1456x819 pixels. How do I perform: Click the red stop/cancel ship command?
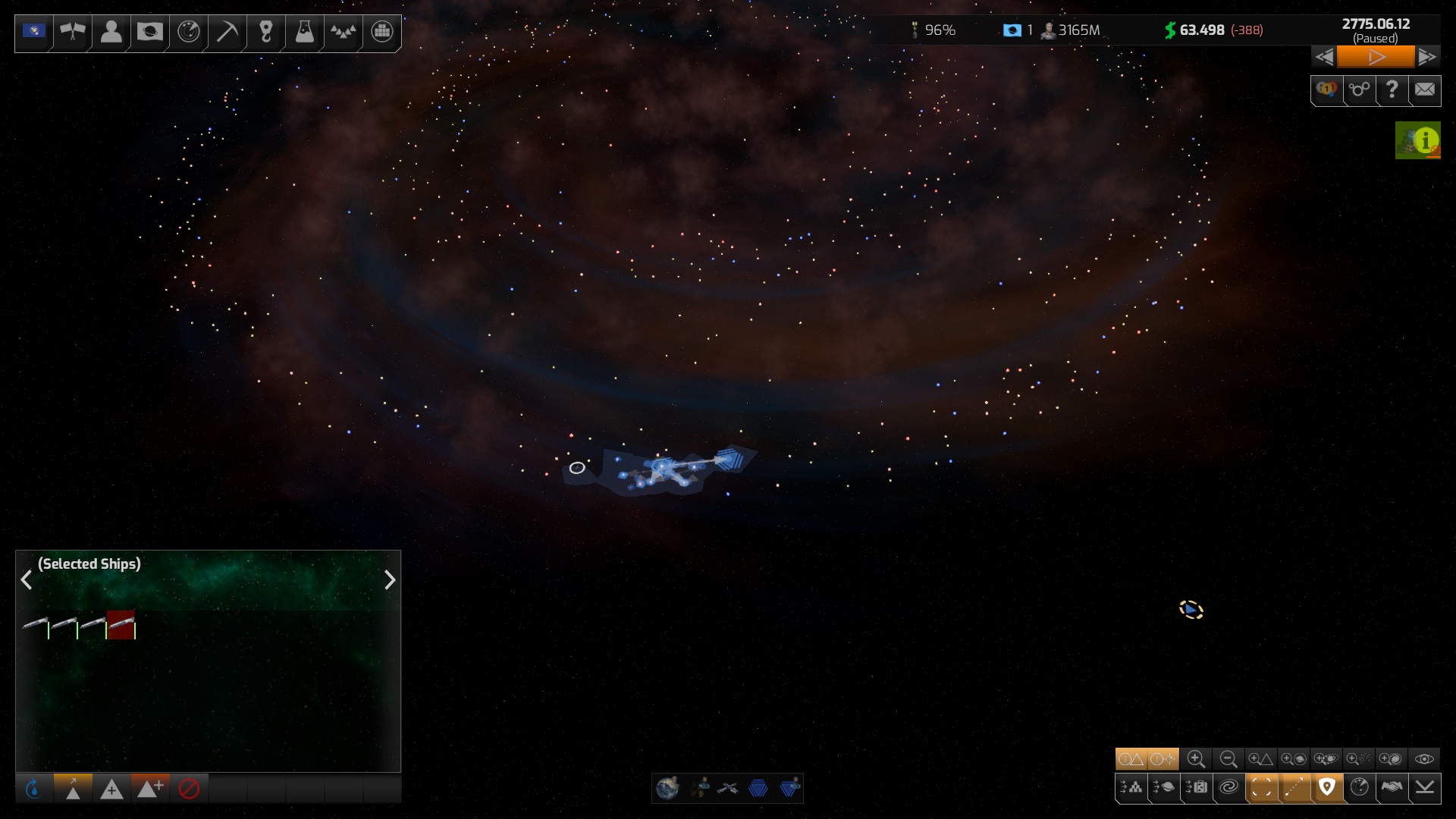coord(189,789)
